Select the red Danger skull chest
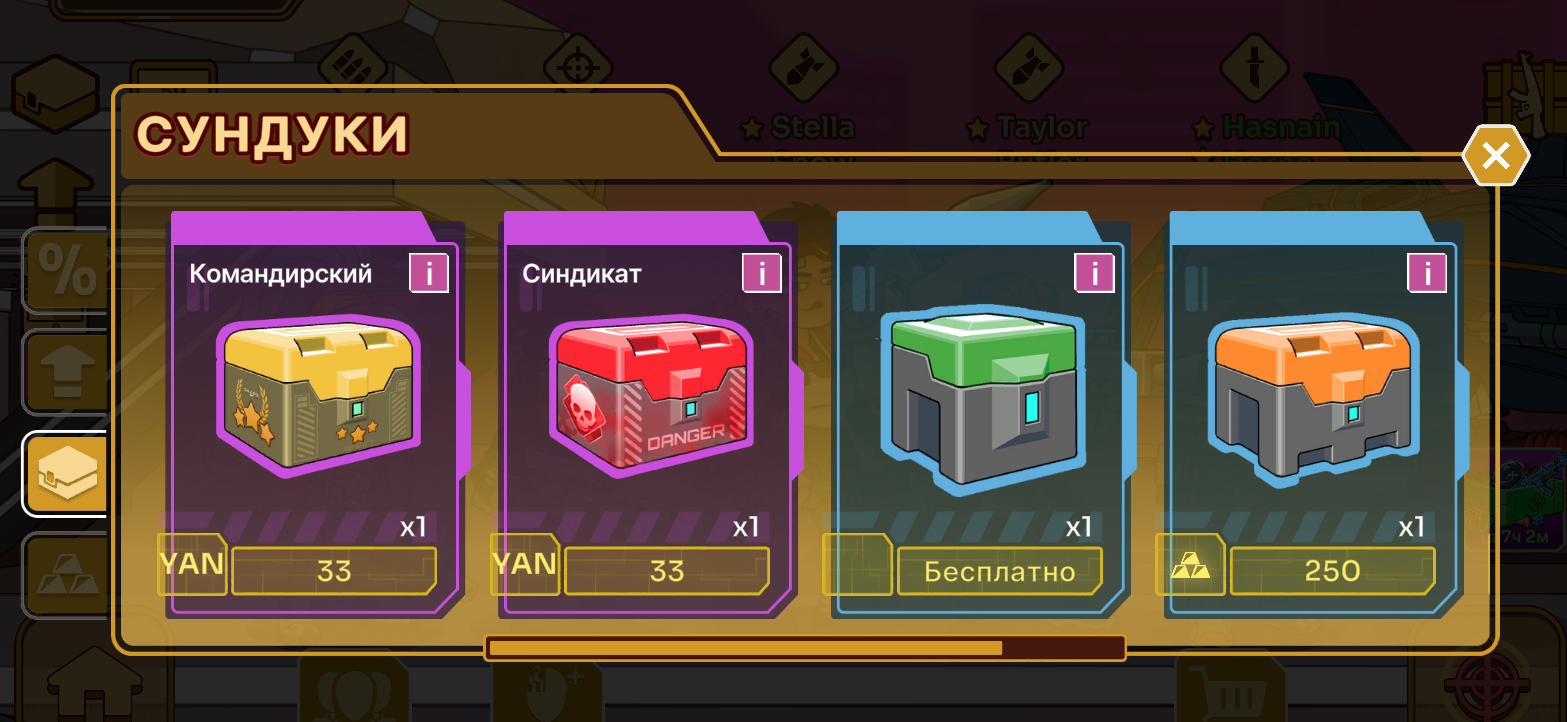The image size is (1567, 722). pyautogui.click(x=651, y=397)
